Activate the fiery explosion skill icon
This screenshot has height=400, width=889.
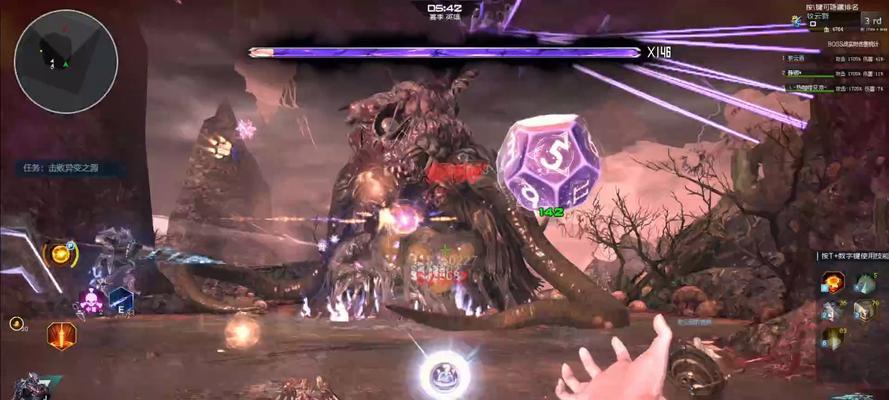click(832, 282)
